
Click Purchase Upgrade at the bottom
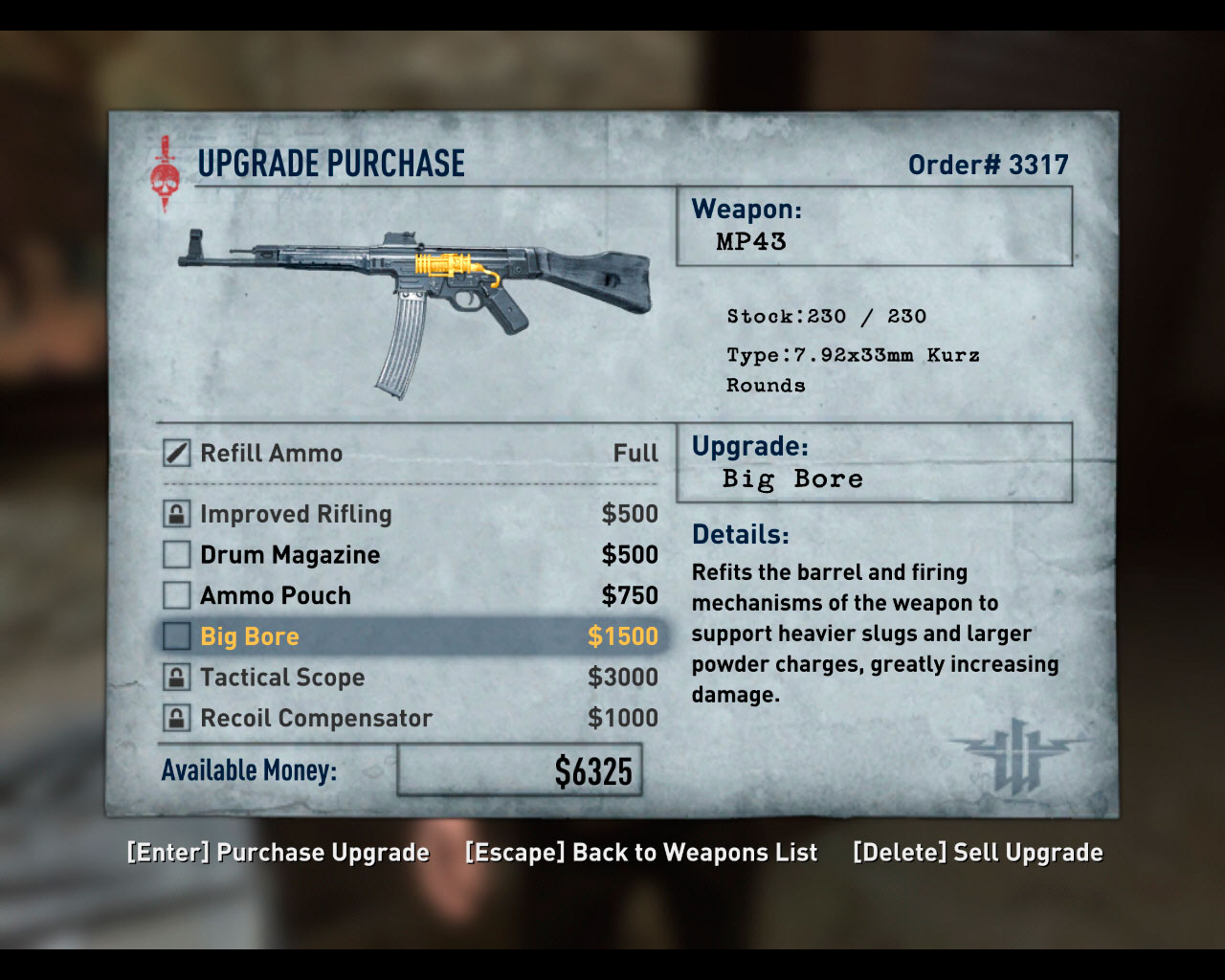click(278, 853)
